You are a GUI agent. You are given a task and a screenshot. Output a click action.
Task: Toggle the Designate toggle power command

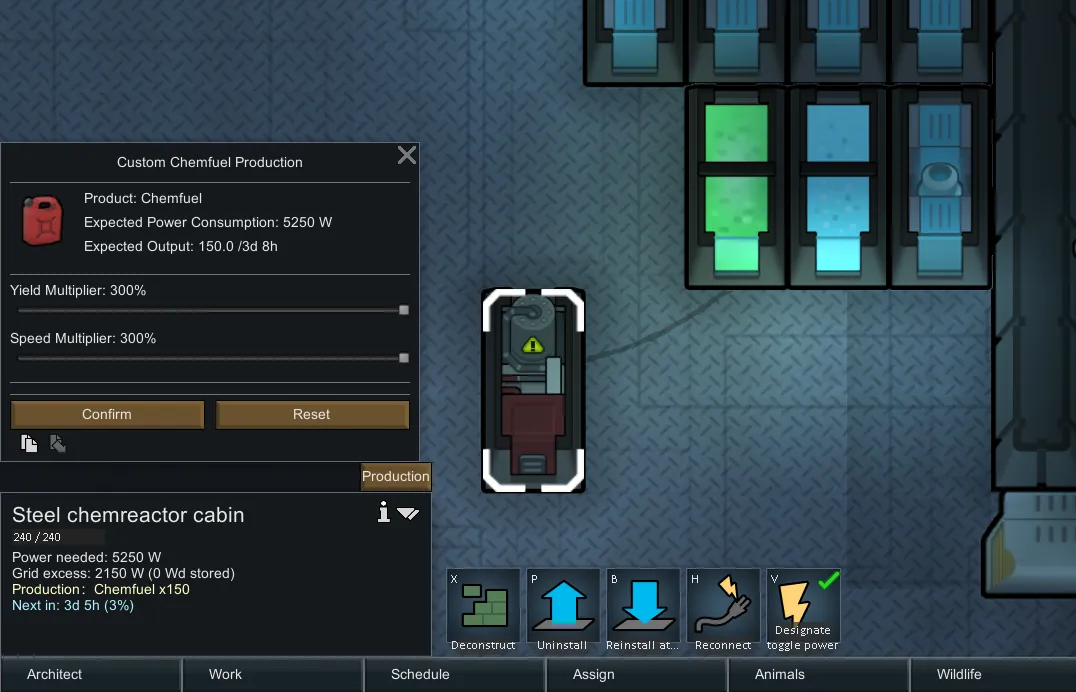[802, 606]
